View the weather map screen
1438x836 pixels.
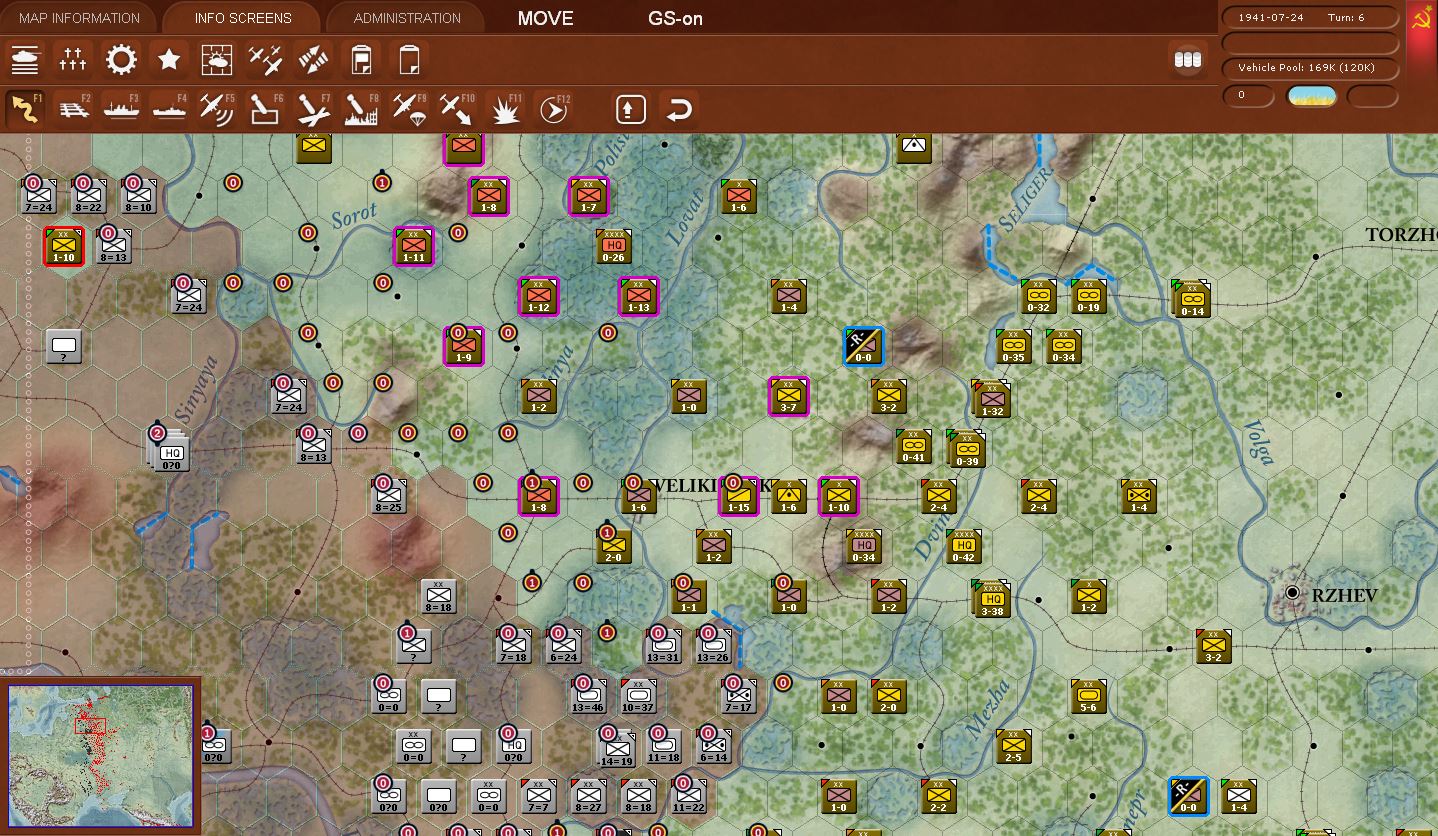click(217, 60)
